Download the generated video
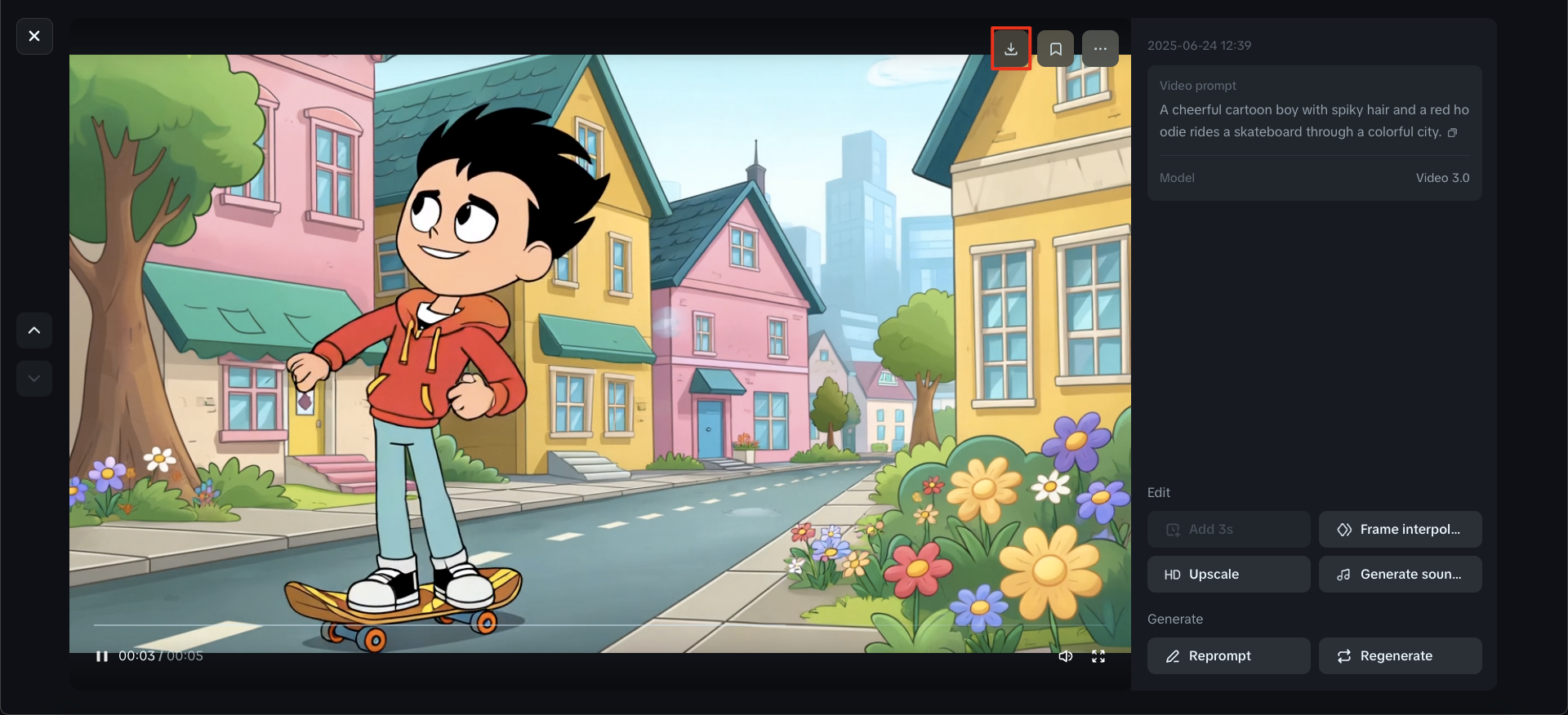 [1011, 48]
